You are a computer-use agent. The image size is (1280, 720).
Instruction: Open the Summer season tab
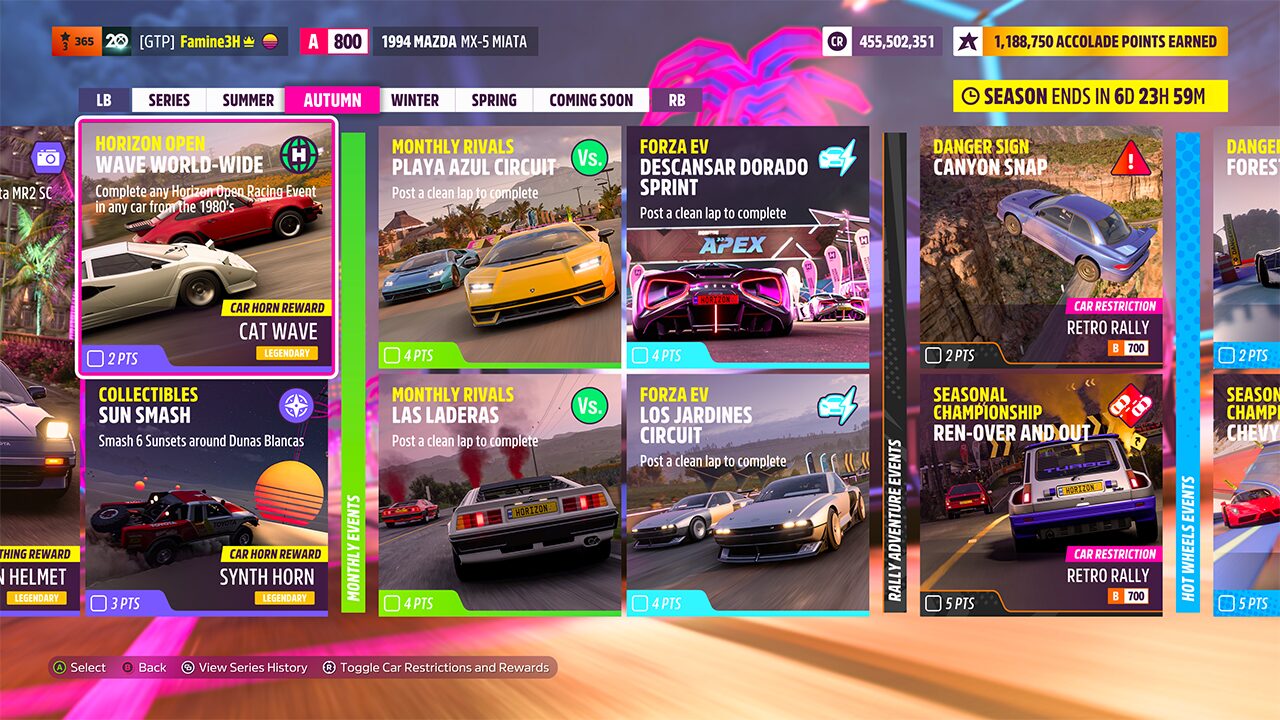tap(248, 100)
